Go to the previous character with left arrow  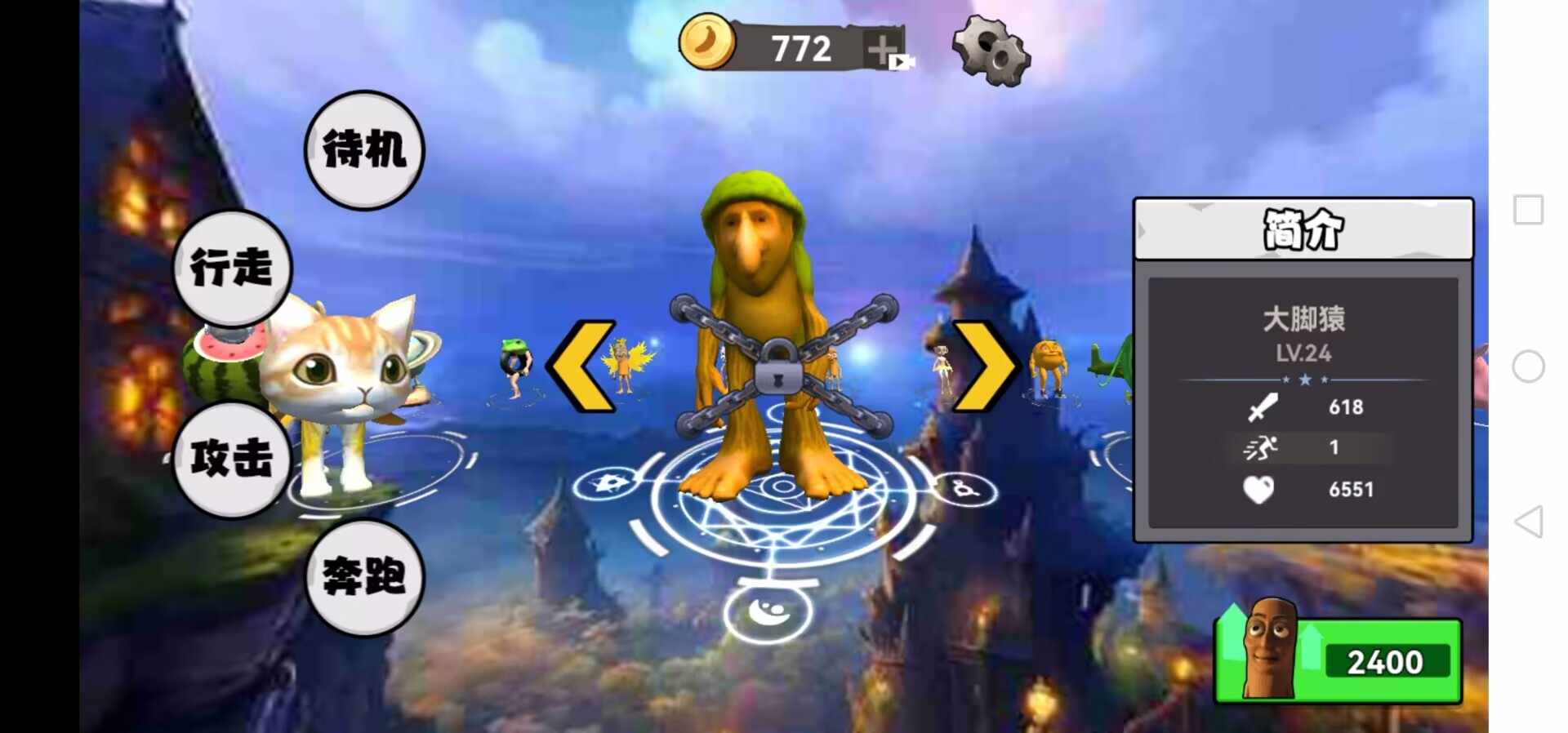581,366
